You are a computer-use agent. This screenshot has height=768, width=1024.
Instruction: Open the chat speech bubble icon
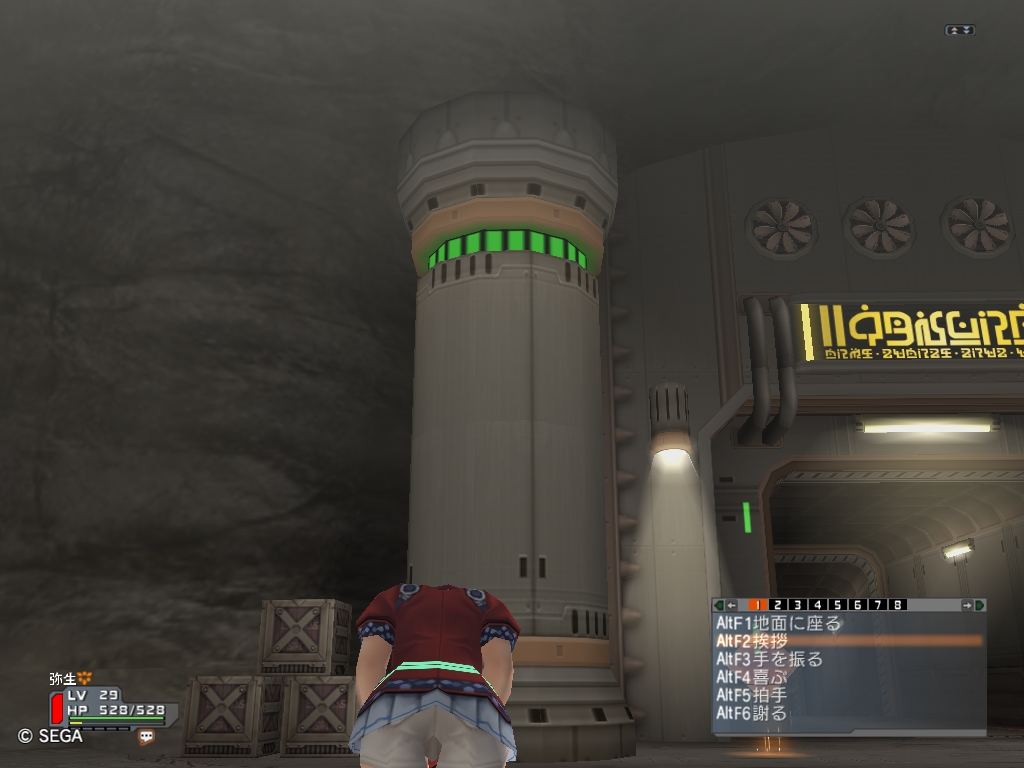147,737
